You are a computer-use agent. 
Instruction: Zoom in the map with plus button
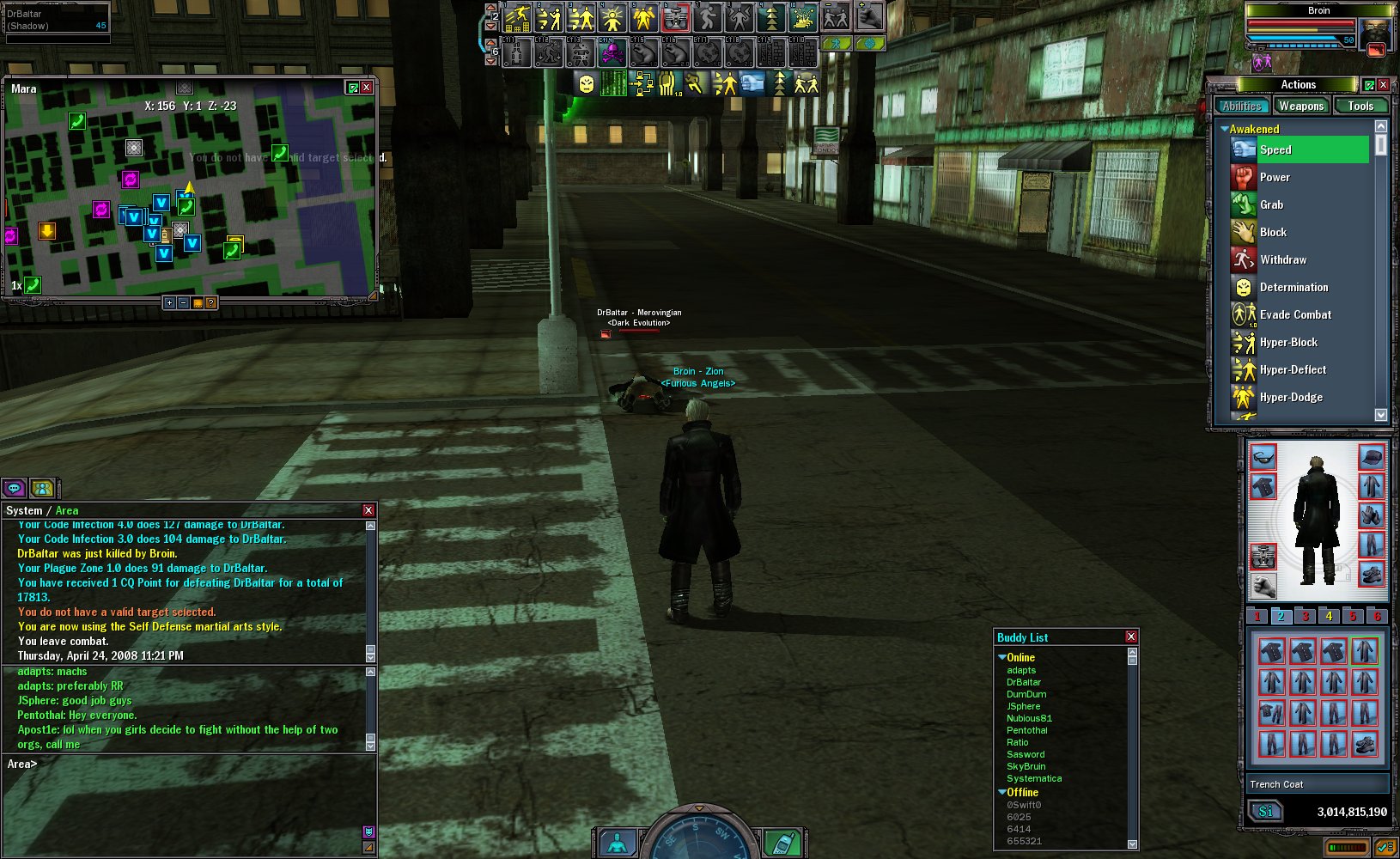point(169,302)
